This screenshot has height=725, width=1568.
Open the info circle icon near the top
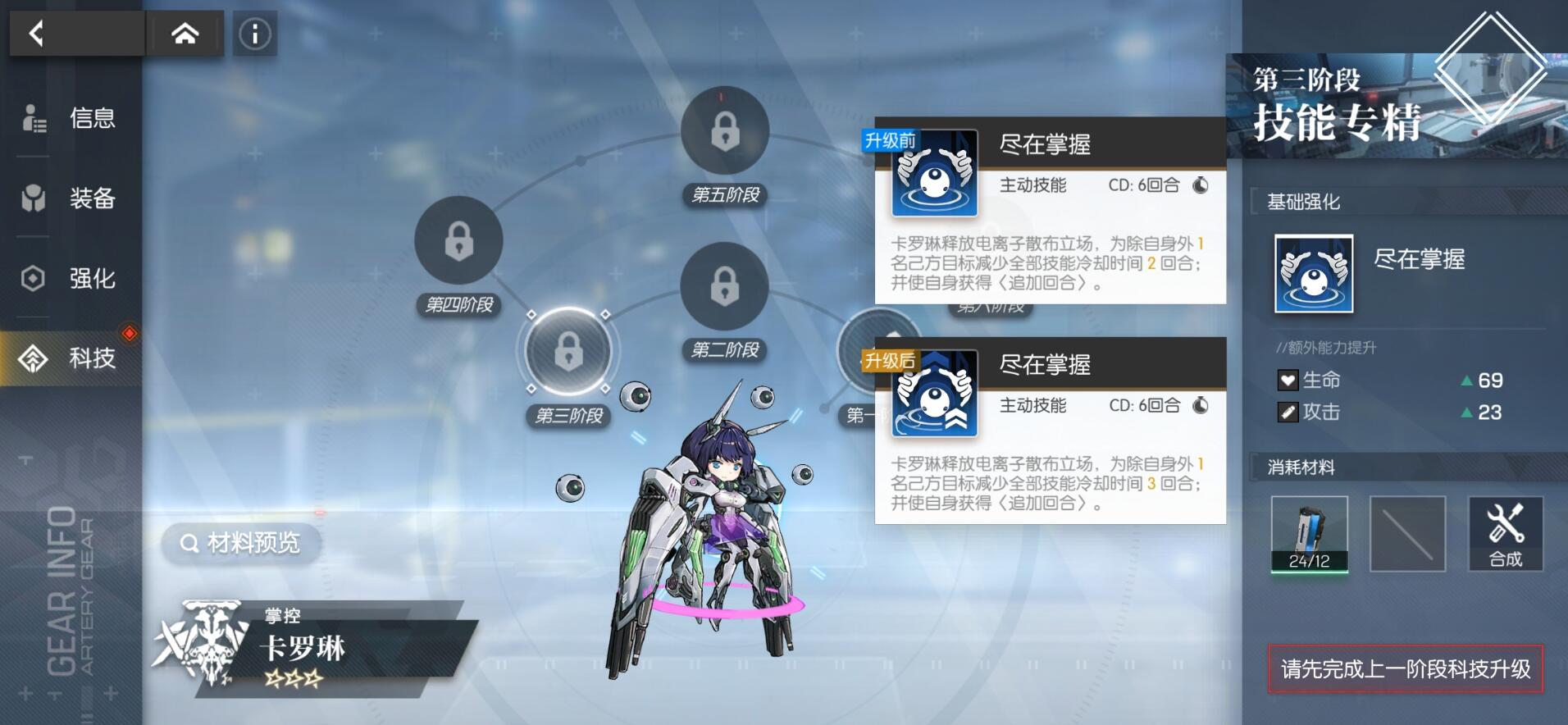pyautogui.click(x=254, y=34)
